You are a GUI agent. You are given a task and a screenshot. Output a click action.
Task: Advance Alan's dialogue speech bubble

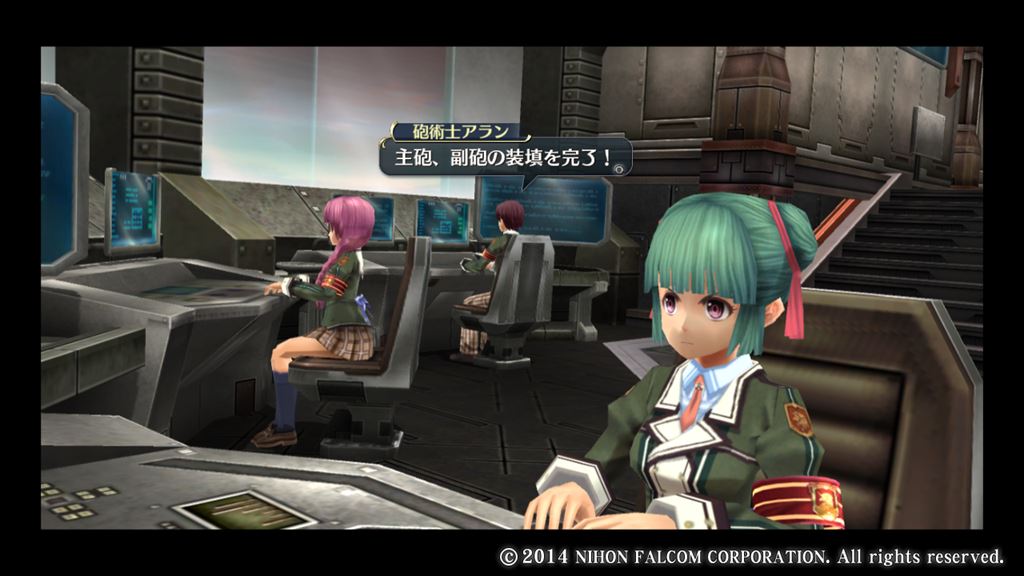620,169
